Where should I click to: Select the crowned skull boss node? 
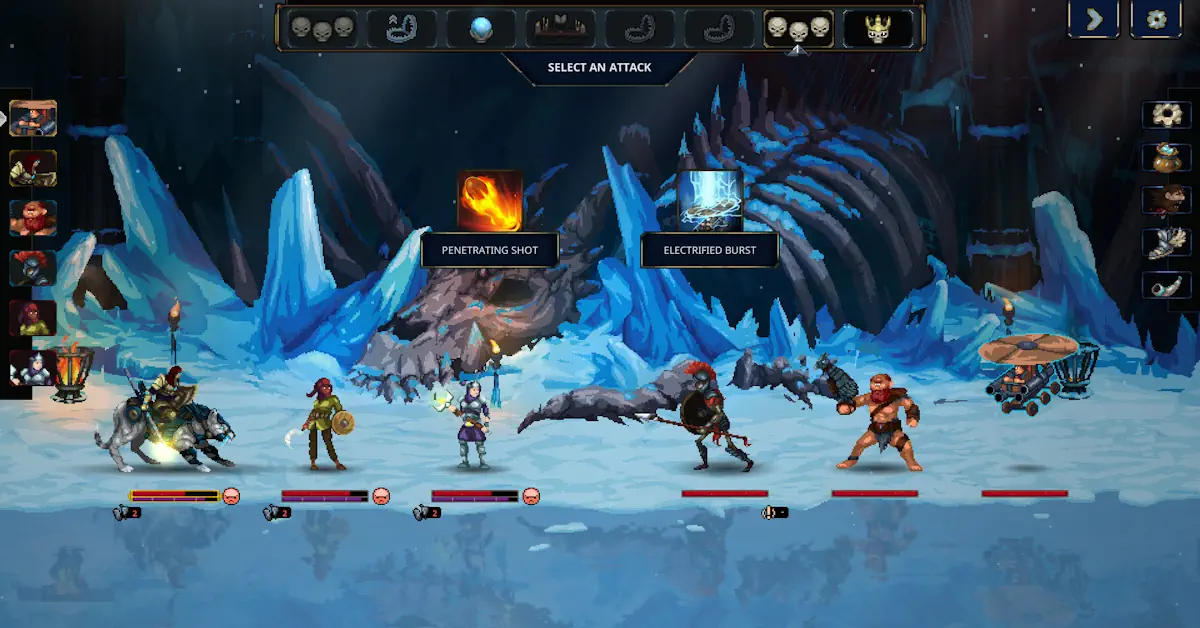[878, 29]
